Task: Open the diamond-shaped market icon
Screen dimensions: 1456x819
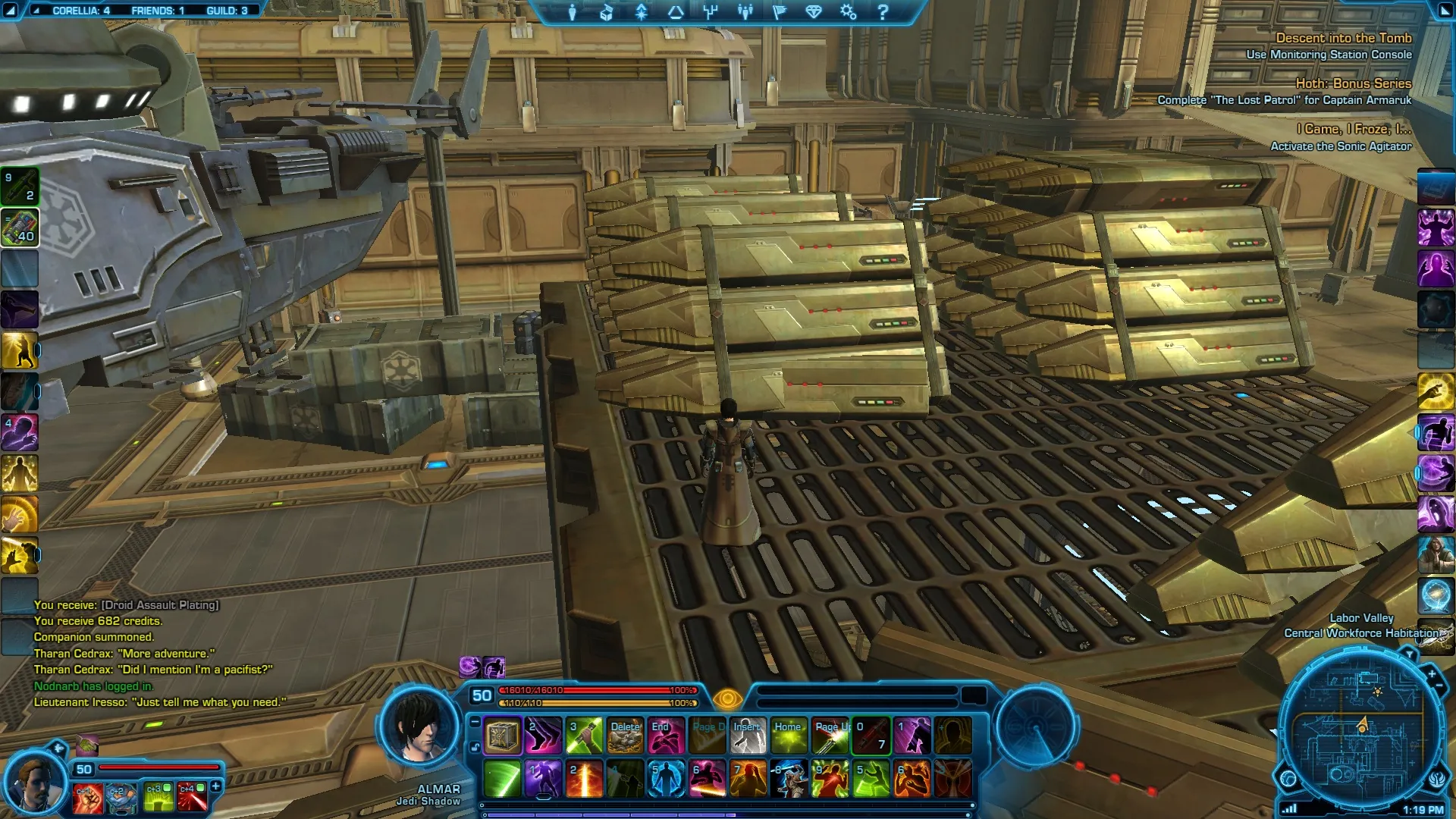Action: click(814, 12)
